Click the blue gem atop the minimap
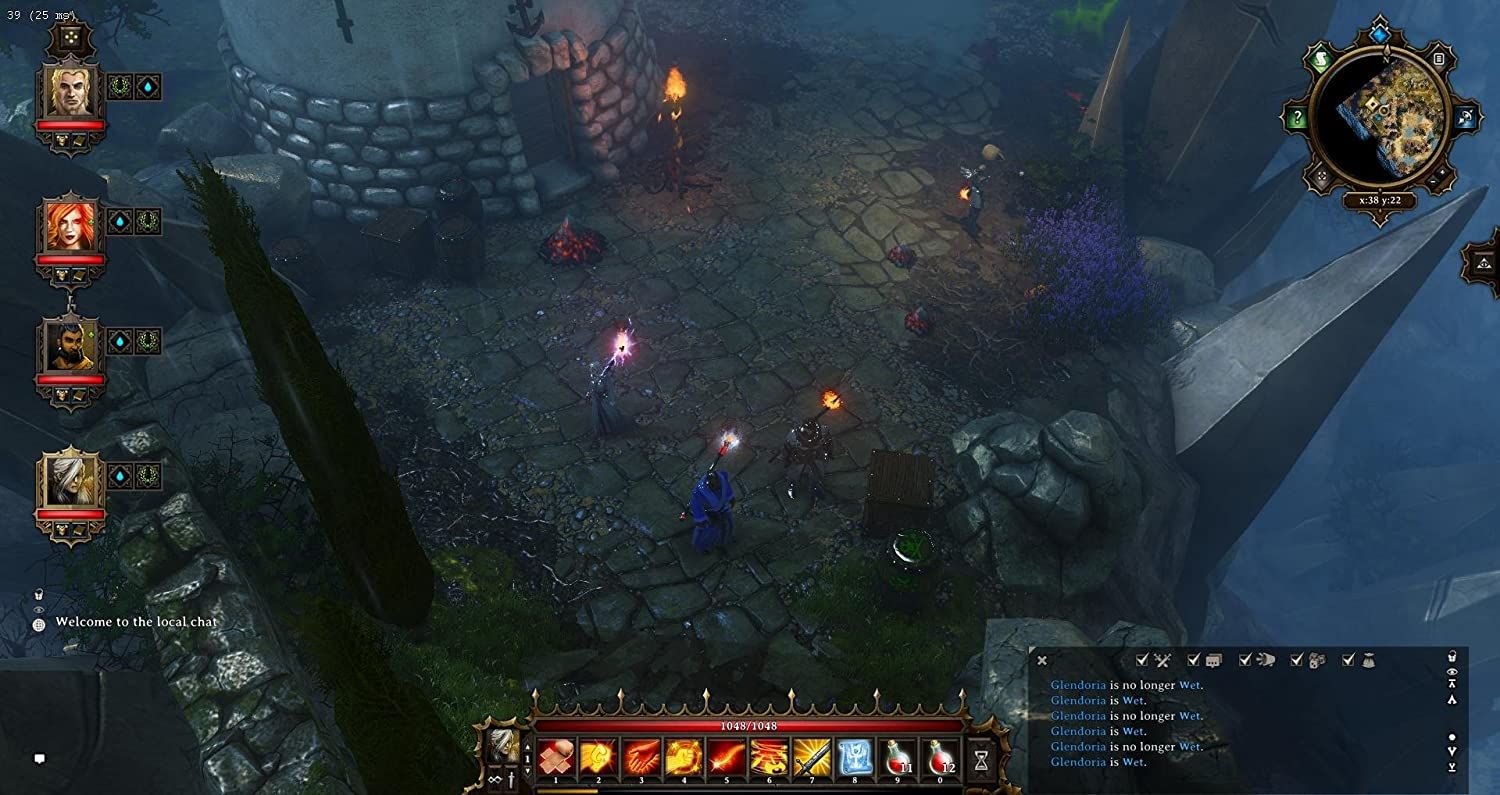The image size is (1500, 795). click(1381, 35)
